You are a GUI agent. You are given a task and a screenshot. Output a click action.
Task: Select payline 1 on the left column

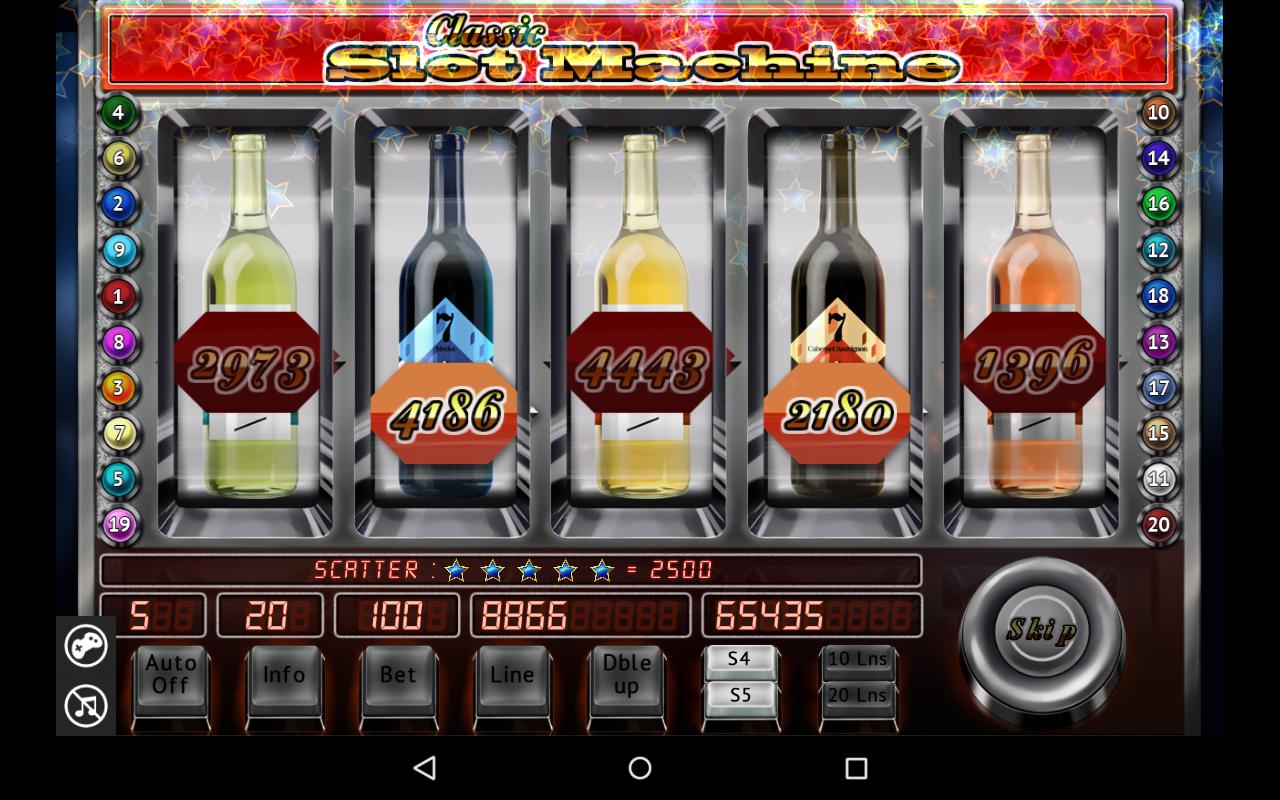point(118,296)
